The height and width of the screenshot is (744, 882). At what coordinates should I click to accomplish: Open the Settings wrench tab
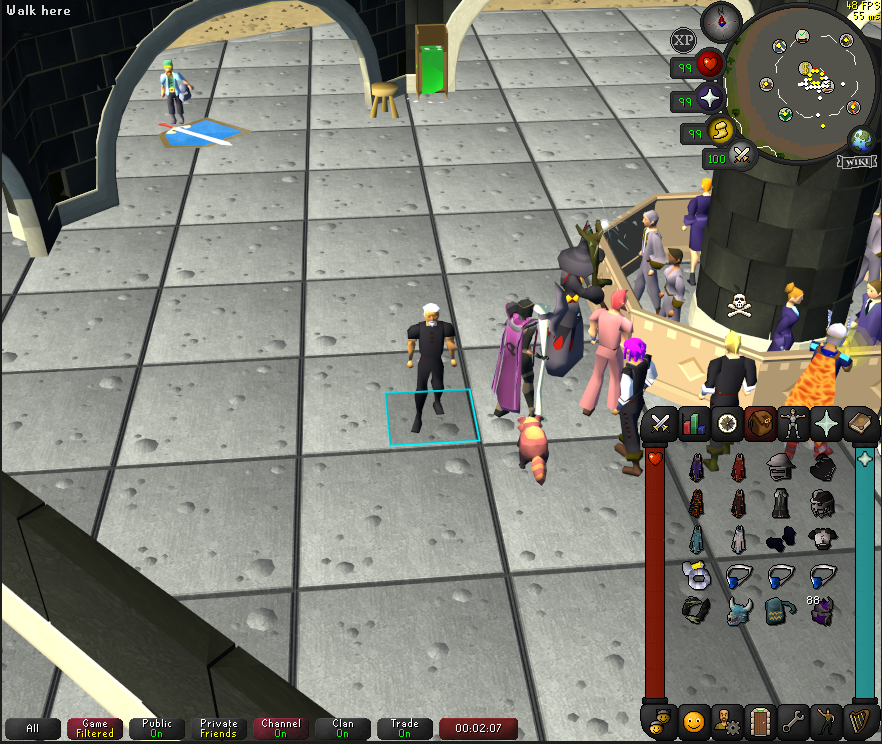pos(793,719)
